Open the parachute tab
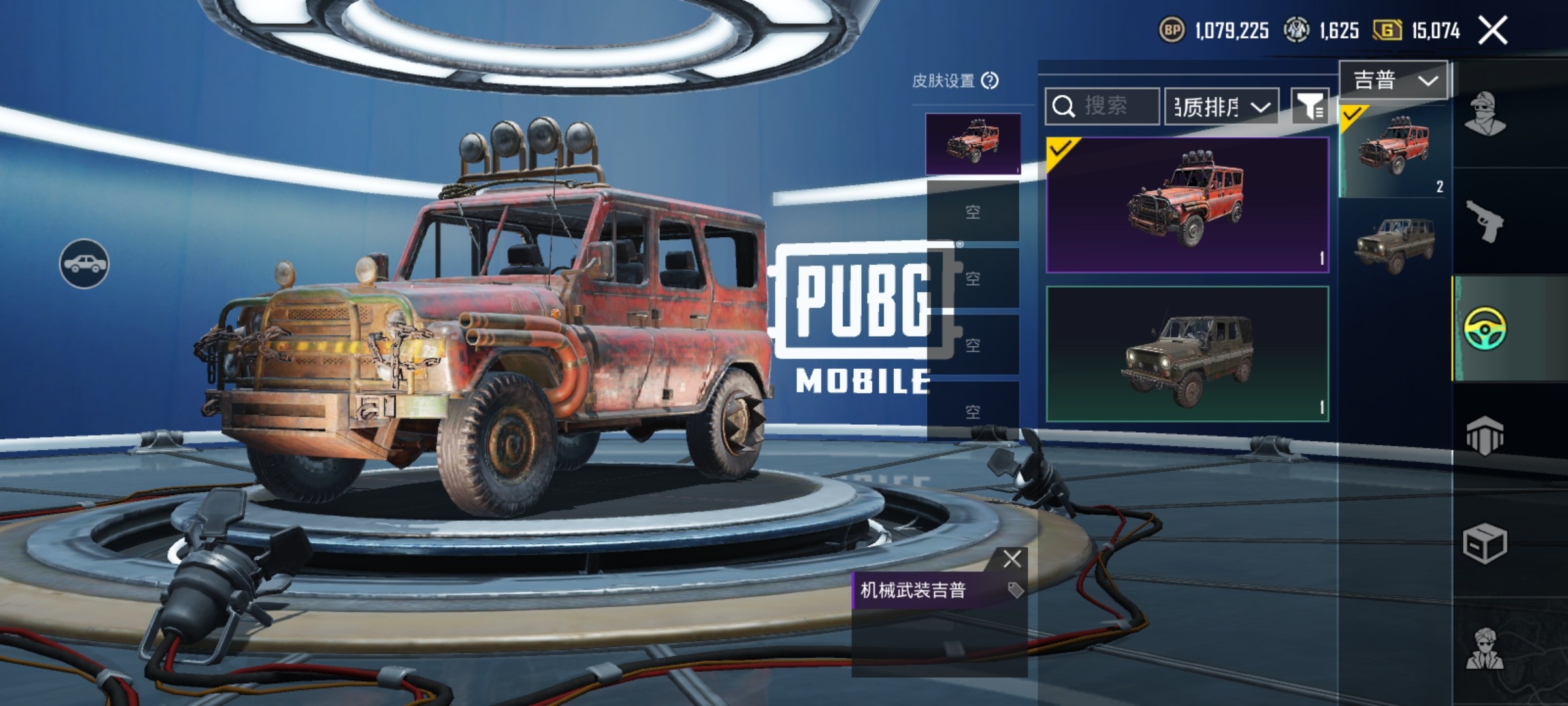 pos(1485,435)
